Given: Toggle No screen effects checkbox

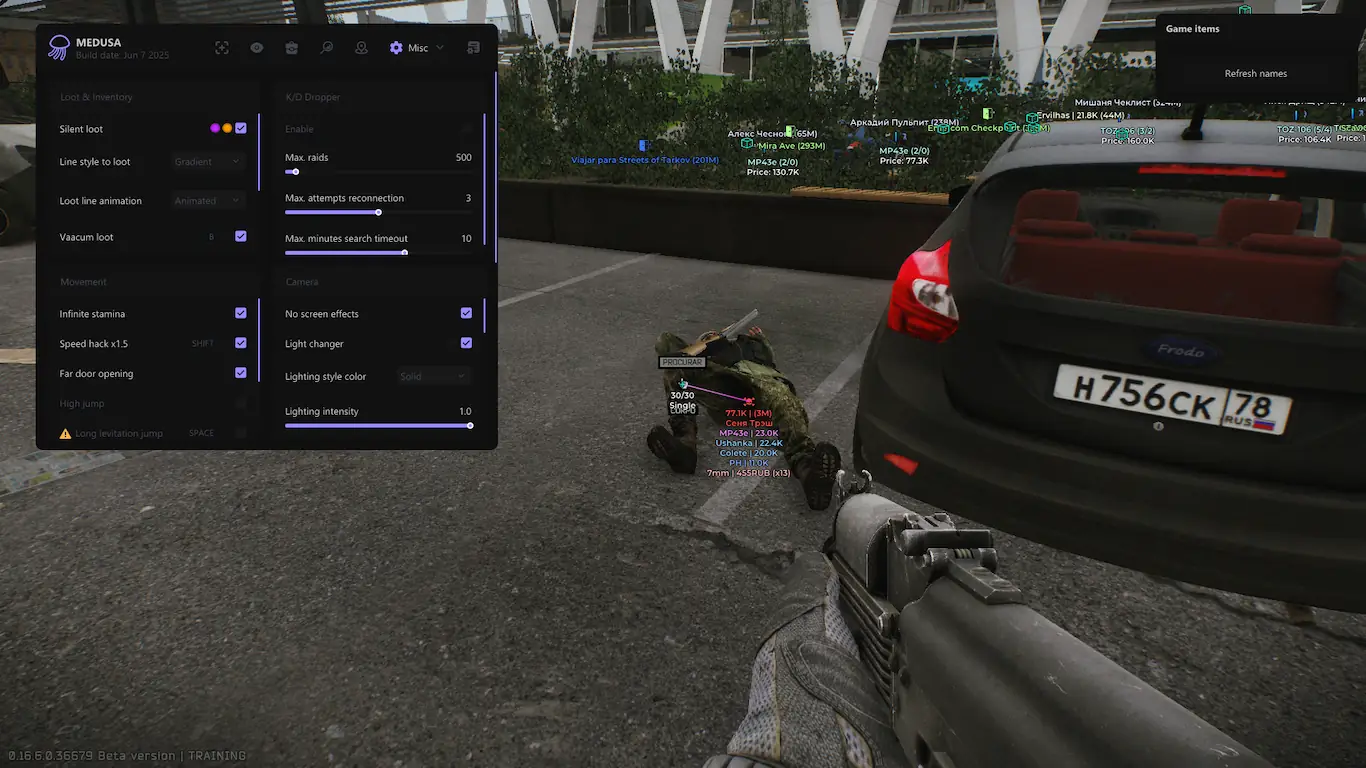Looking at the screenshot, I should pos(466,313).
